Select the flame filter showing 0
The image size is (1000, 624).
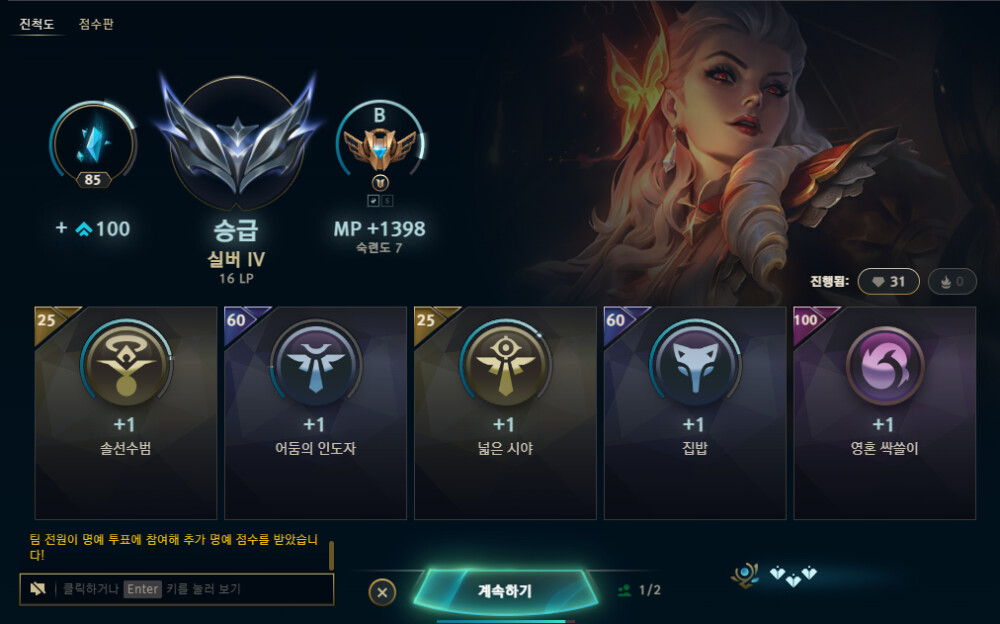pyautogui.click(x=951, y=282)
